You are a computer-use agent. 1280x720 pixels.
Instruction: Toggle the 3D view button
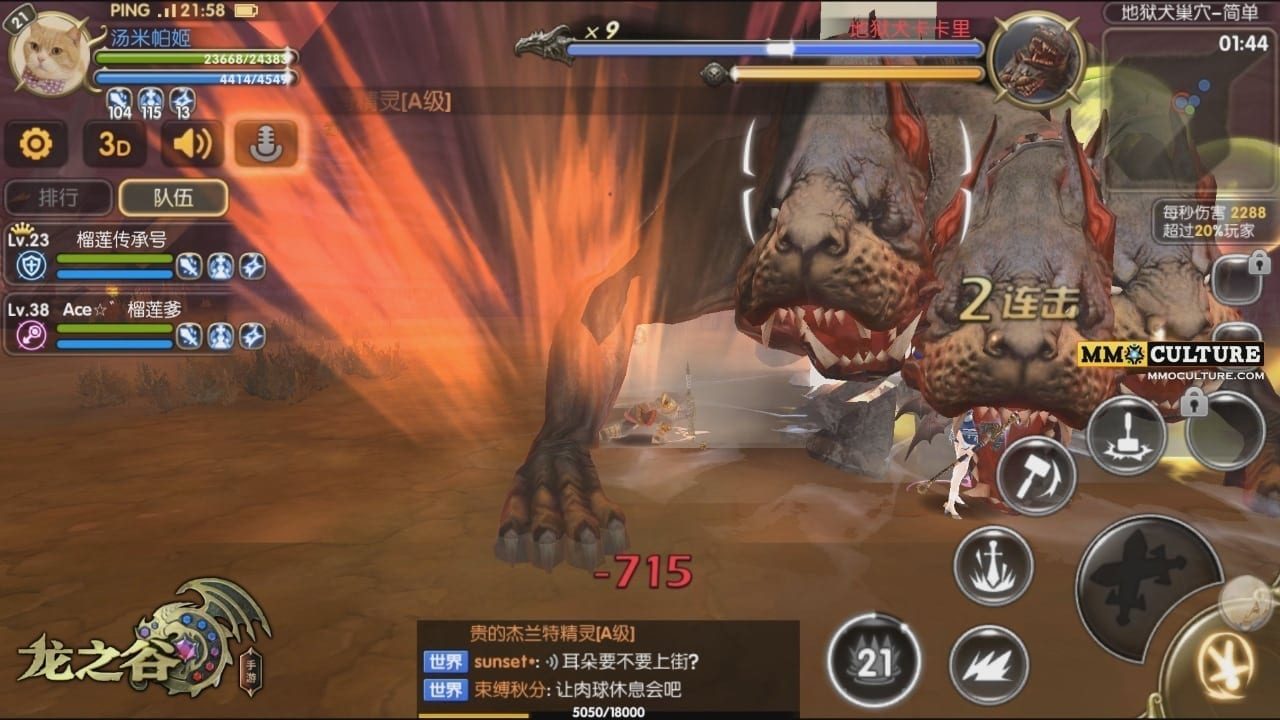[113, 145]
